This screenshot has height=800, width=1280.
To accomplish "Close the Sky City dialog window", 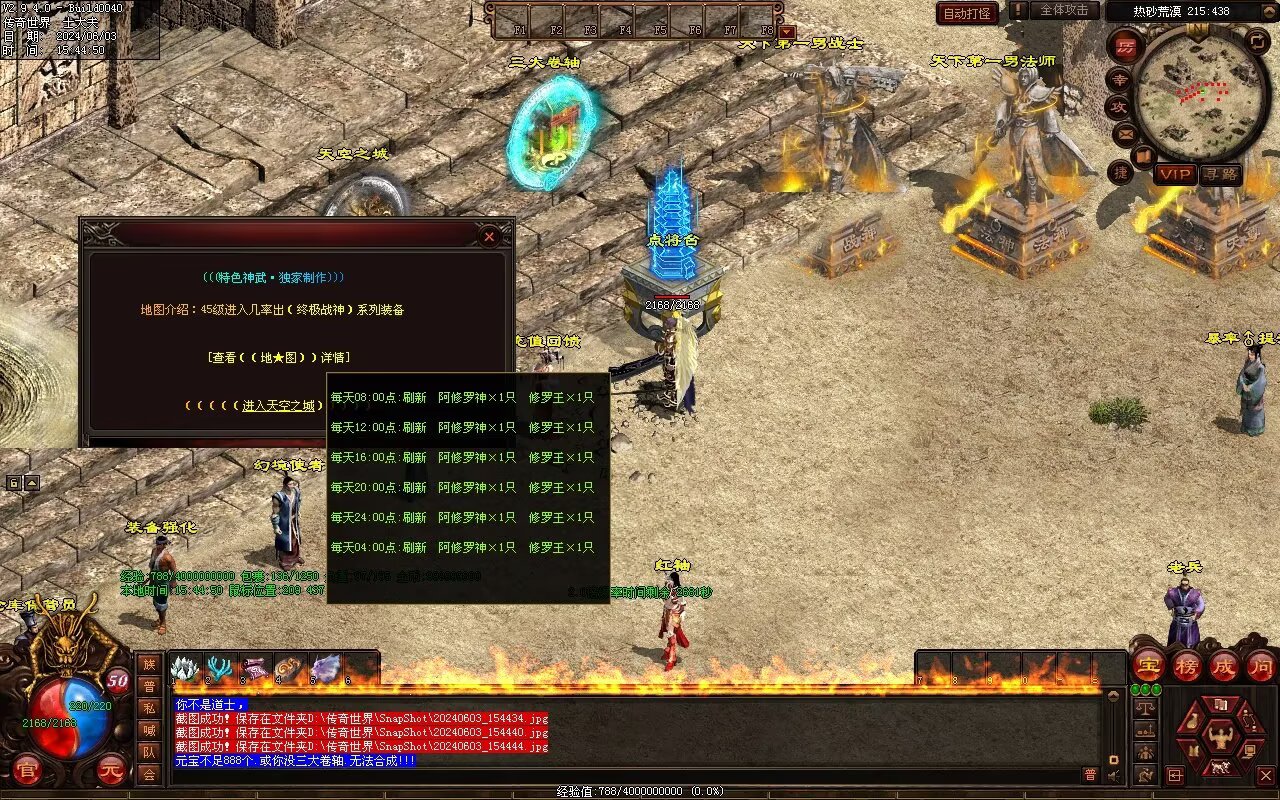I will (x=489, y=237).
